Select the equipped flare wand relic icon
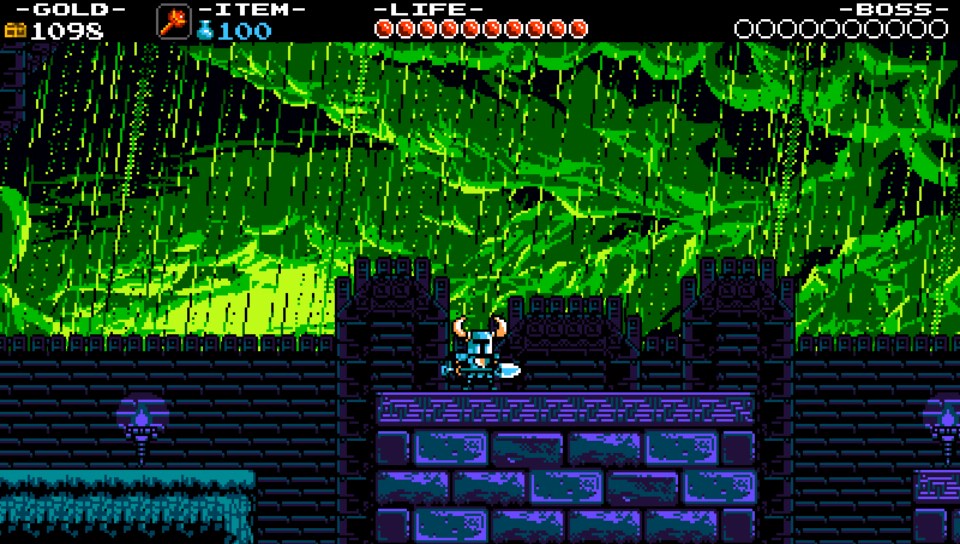The width and height of the screenshot is (960, 544). [173, 21]
